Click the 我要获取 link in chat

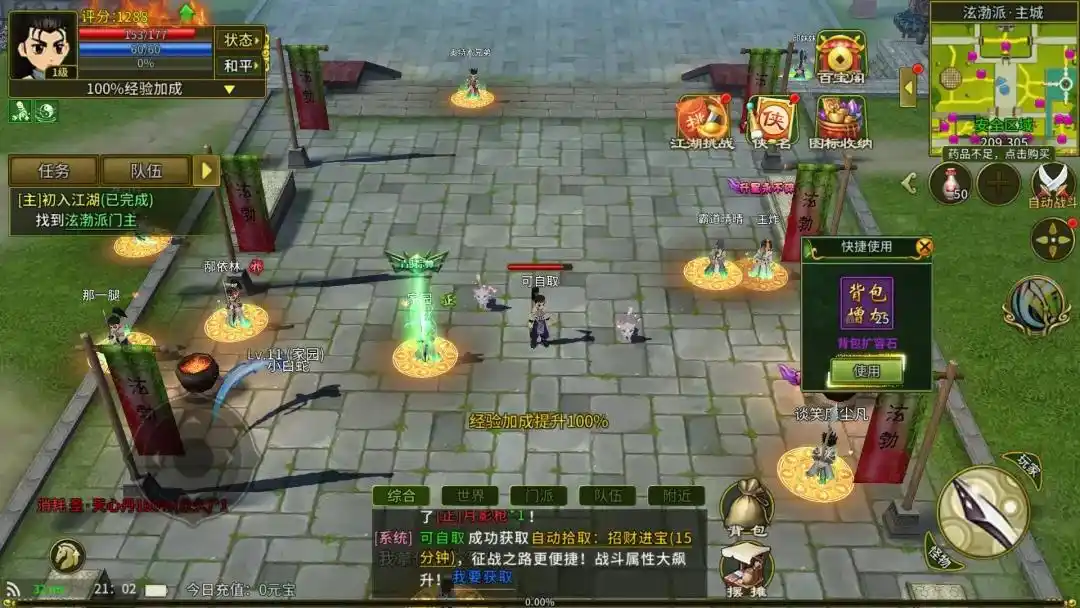[x=482, y=577]
